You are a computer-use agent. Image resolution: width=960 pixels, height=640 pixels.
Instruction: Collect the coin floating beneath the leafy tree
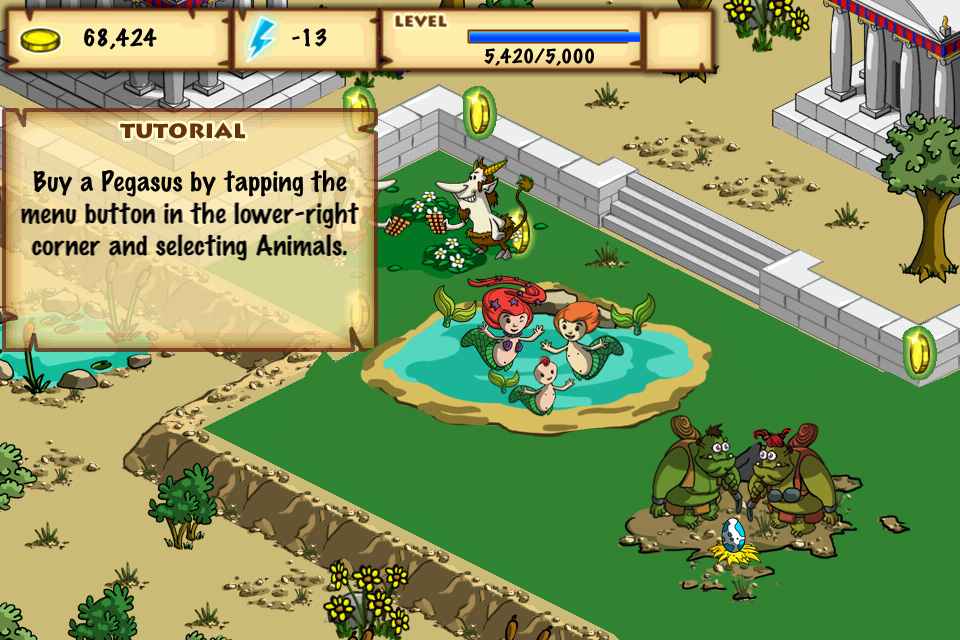tap(917, 352)
